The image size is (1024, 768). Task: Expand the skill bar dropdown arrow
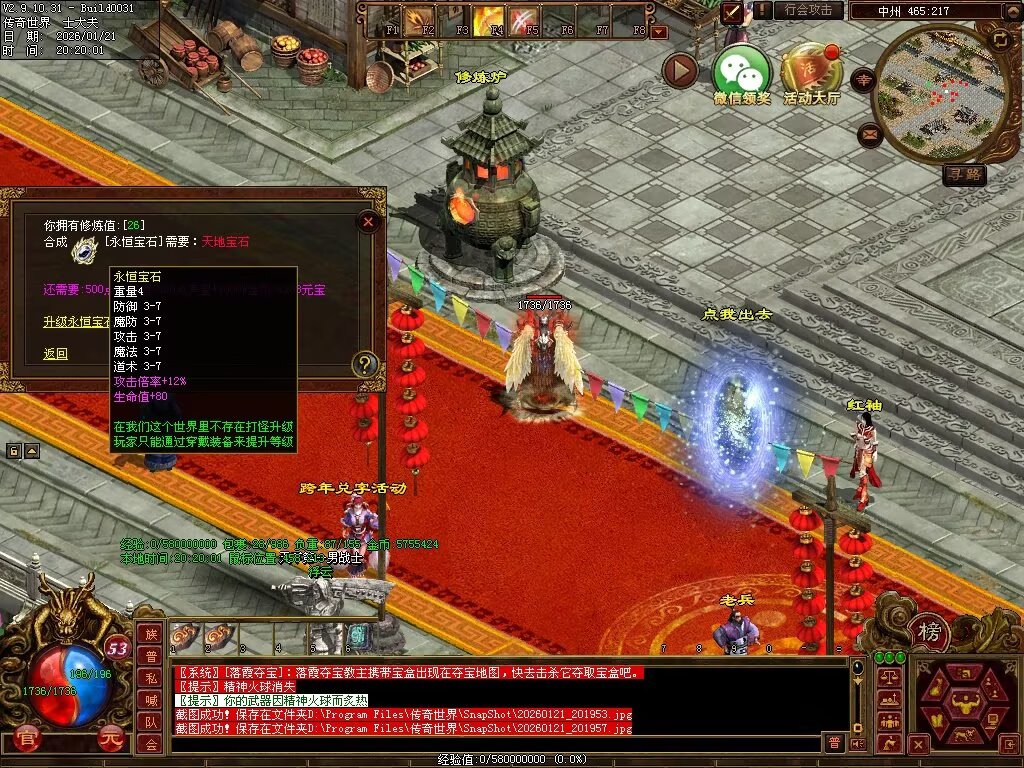click(658, 32)
